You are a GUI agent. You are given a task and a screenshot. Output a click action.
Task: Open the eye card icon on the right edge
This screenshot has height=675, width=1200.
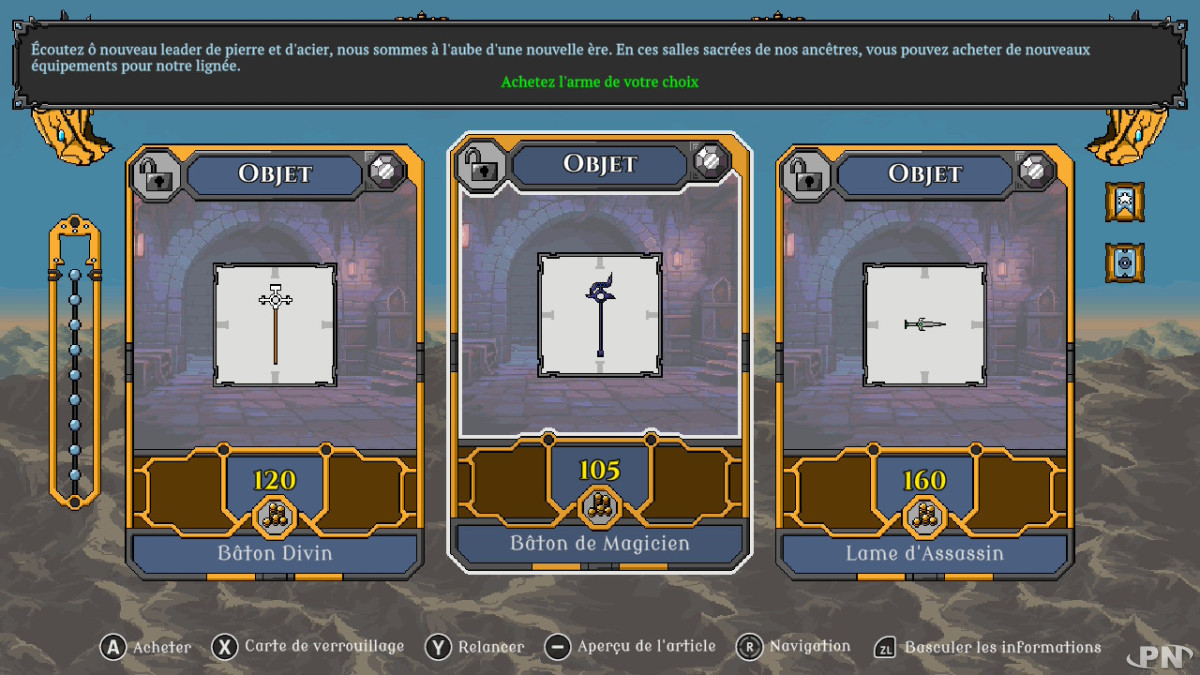(1124, 263)
